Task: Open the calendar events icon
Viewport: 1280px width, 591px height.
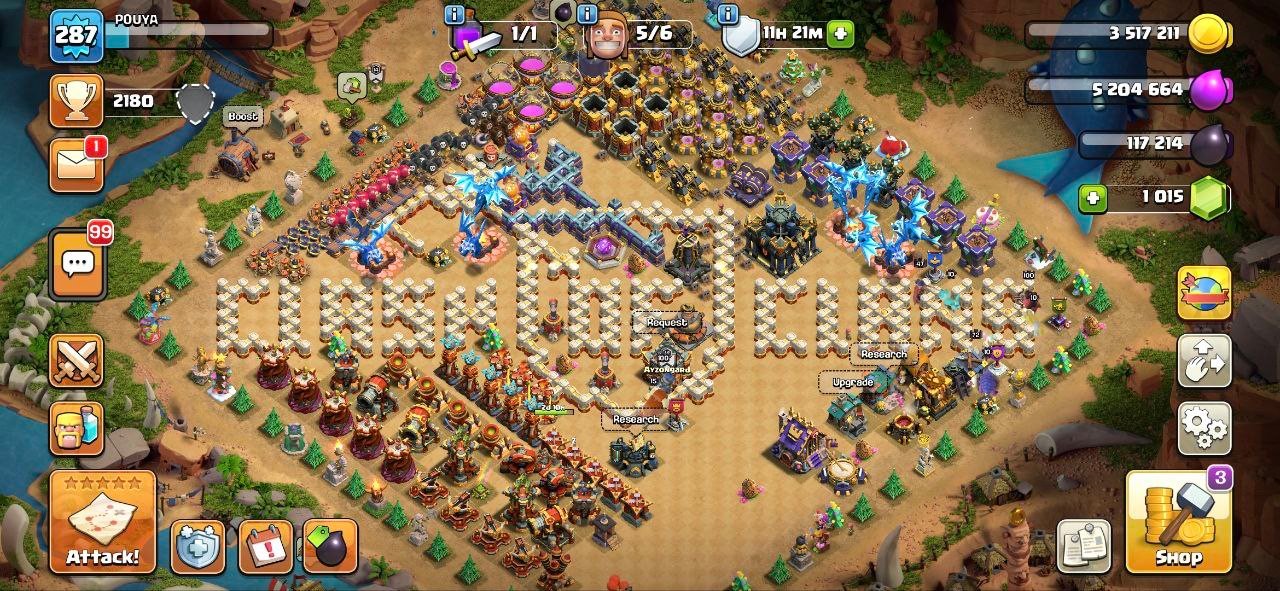Action: (x=265, y=547)
